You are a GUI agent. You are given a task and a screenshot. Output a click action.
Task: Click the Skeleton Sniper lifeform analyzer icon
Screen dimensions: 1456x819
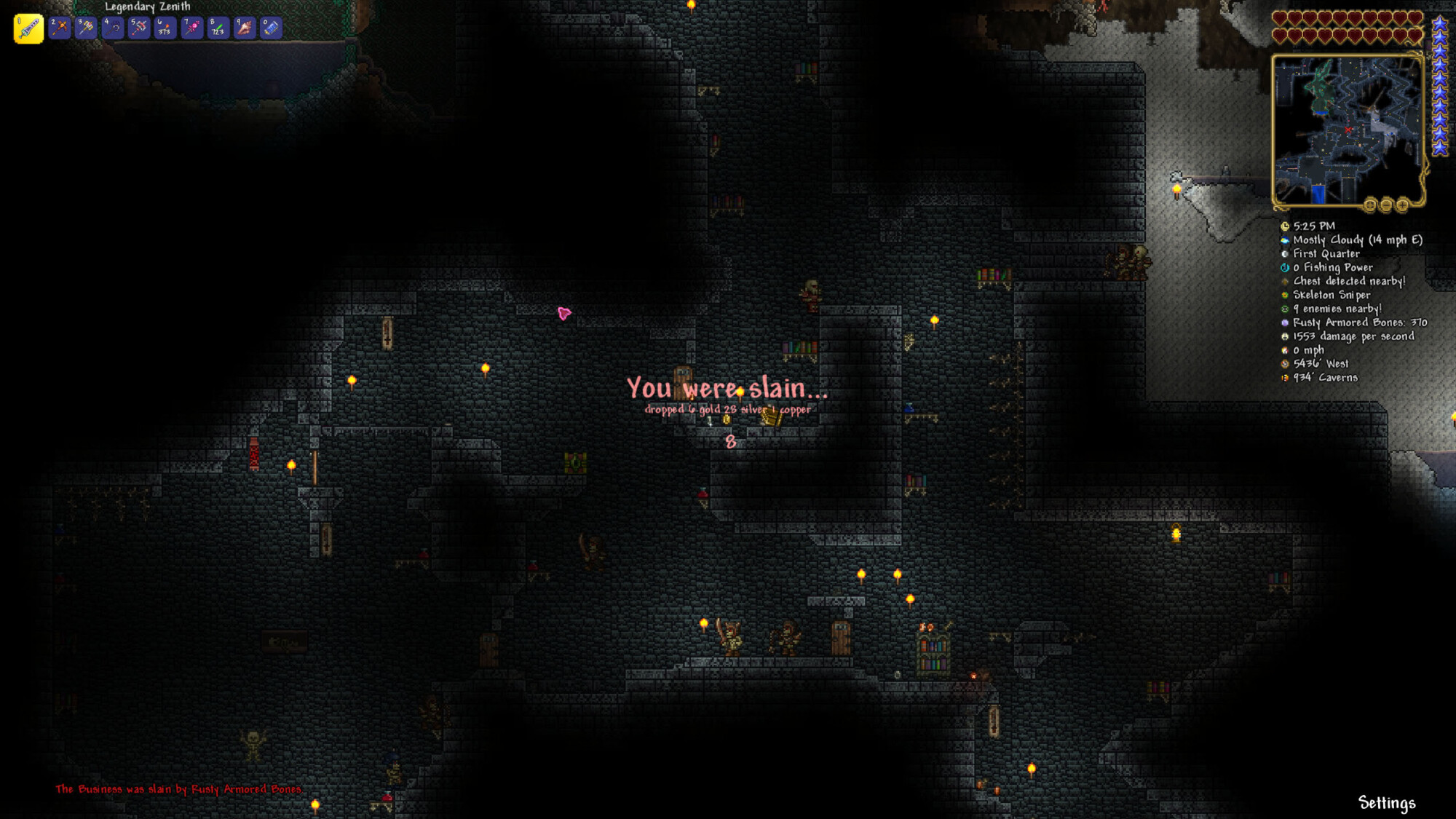(x=1284, y=296)
